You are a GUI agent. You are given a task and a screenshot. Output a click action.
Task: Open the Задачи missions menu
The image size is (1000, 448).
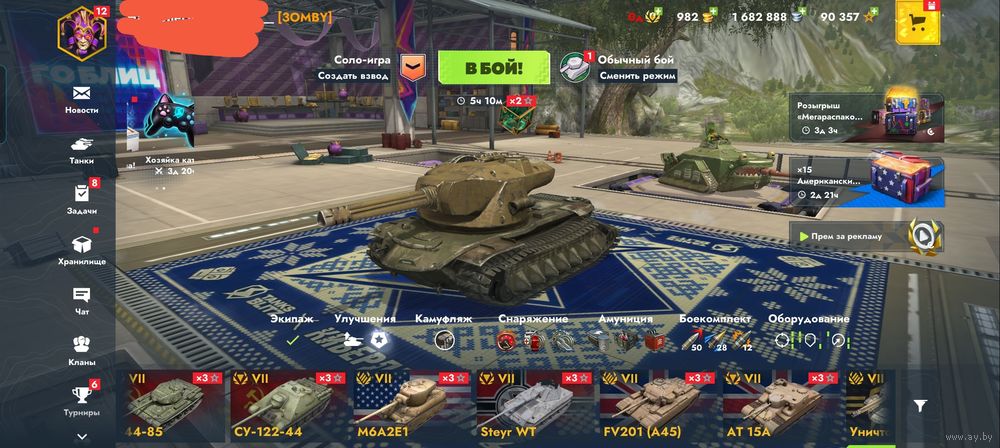[82, 198]
